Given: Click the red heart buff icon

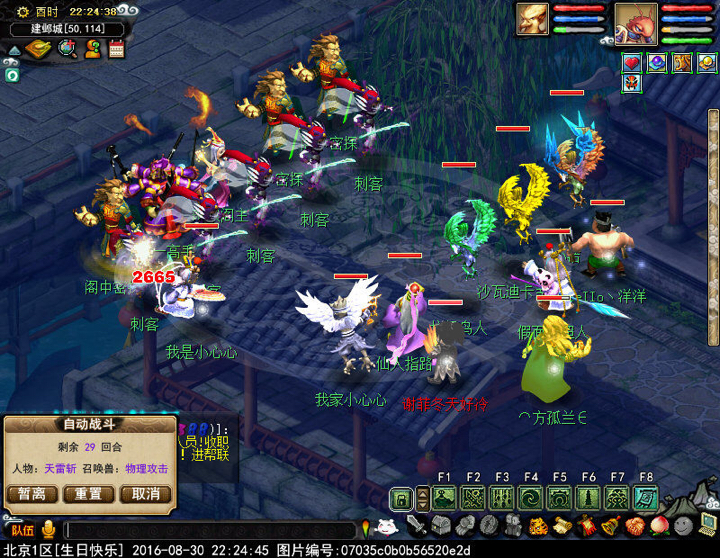Looking at the screenshot, I should [631, 63].
